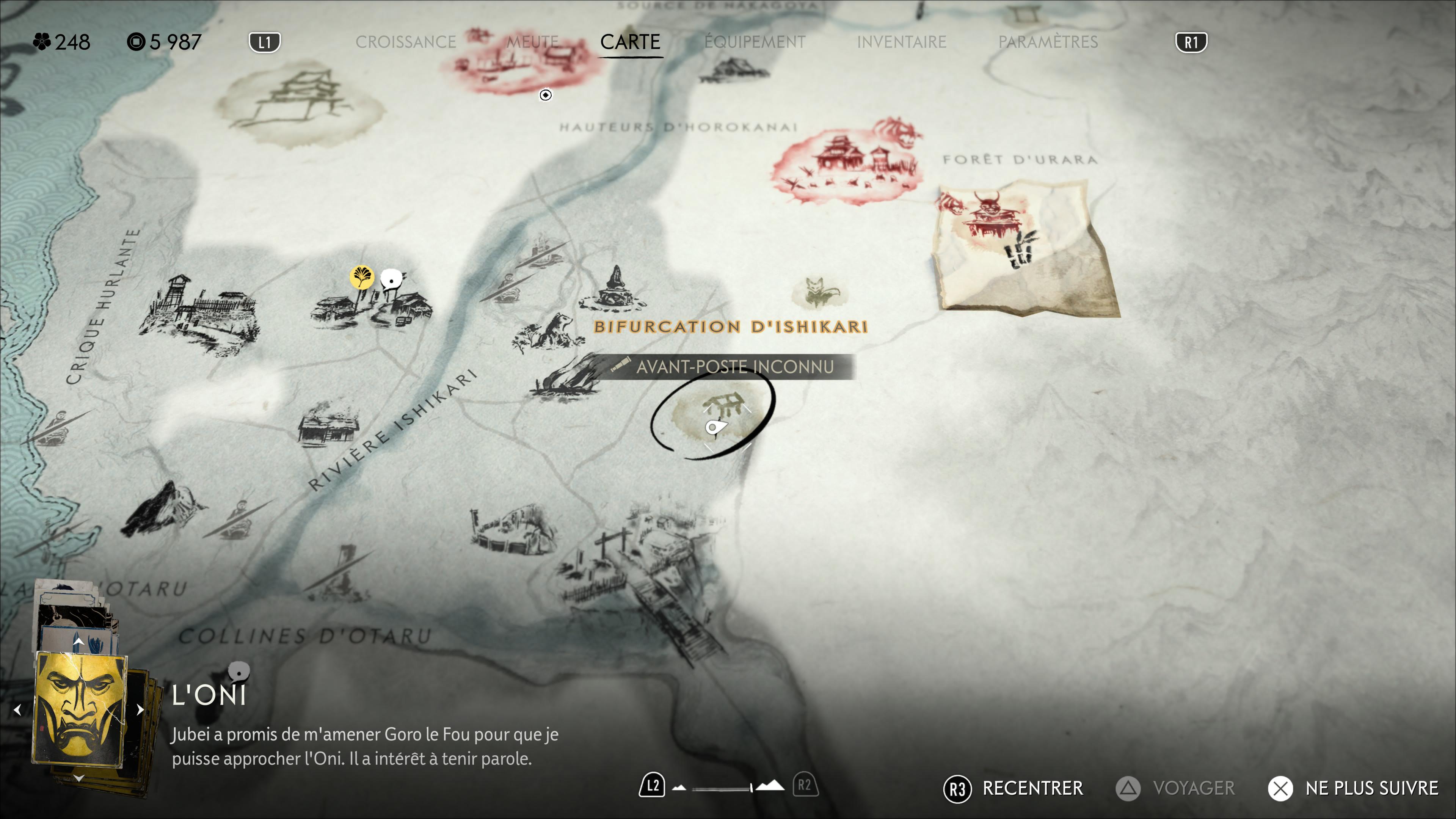The height and width of the screenshot is (819, 1456).
Task: Show the previous quest card with left arrow
Action: click(17, 710)
